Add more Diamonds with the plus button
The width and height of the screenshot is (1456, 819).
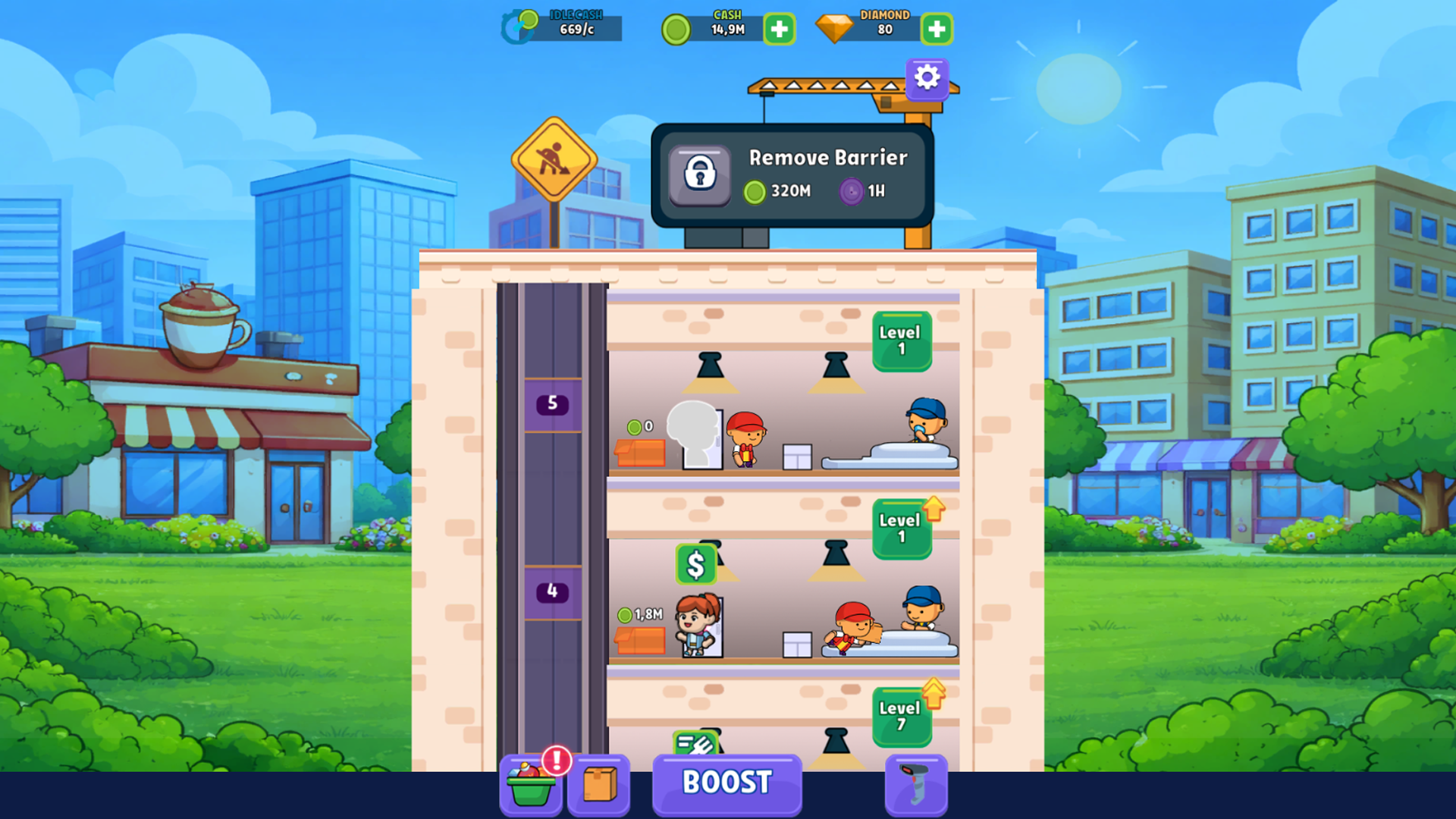(937, 29)
